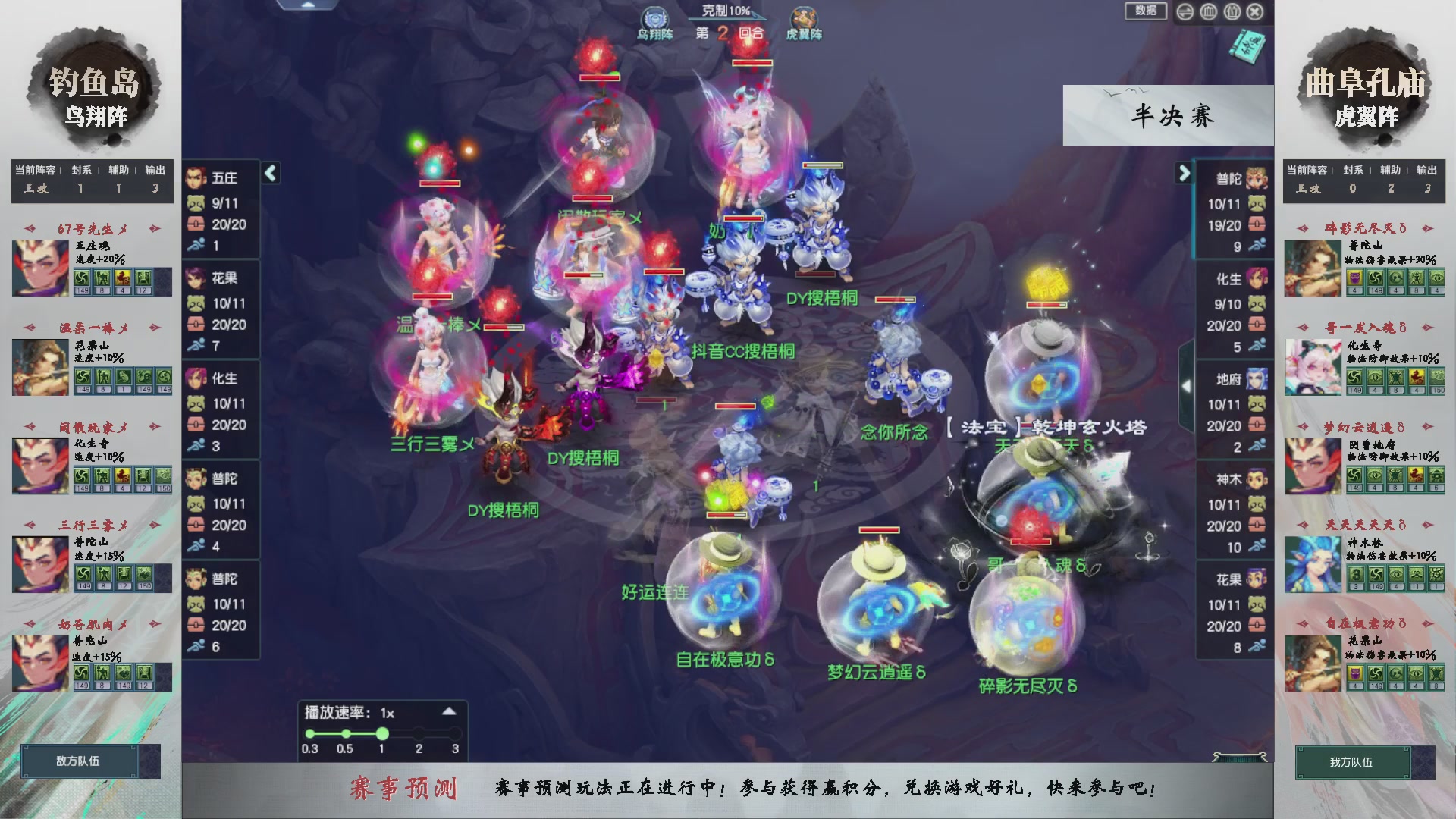Click the round double-arrow icon near top right
Screen dimensions: 1456x819
pos(1185,11)
